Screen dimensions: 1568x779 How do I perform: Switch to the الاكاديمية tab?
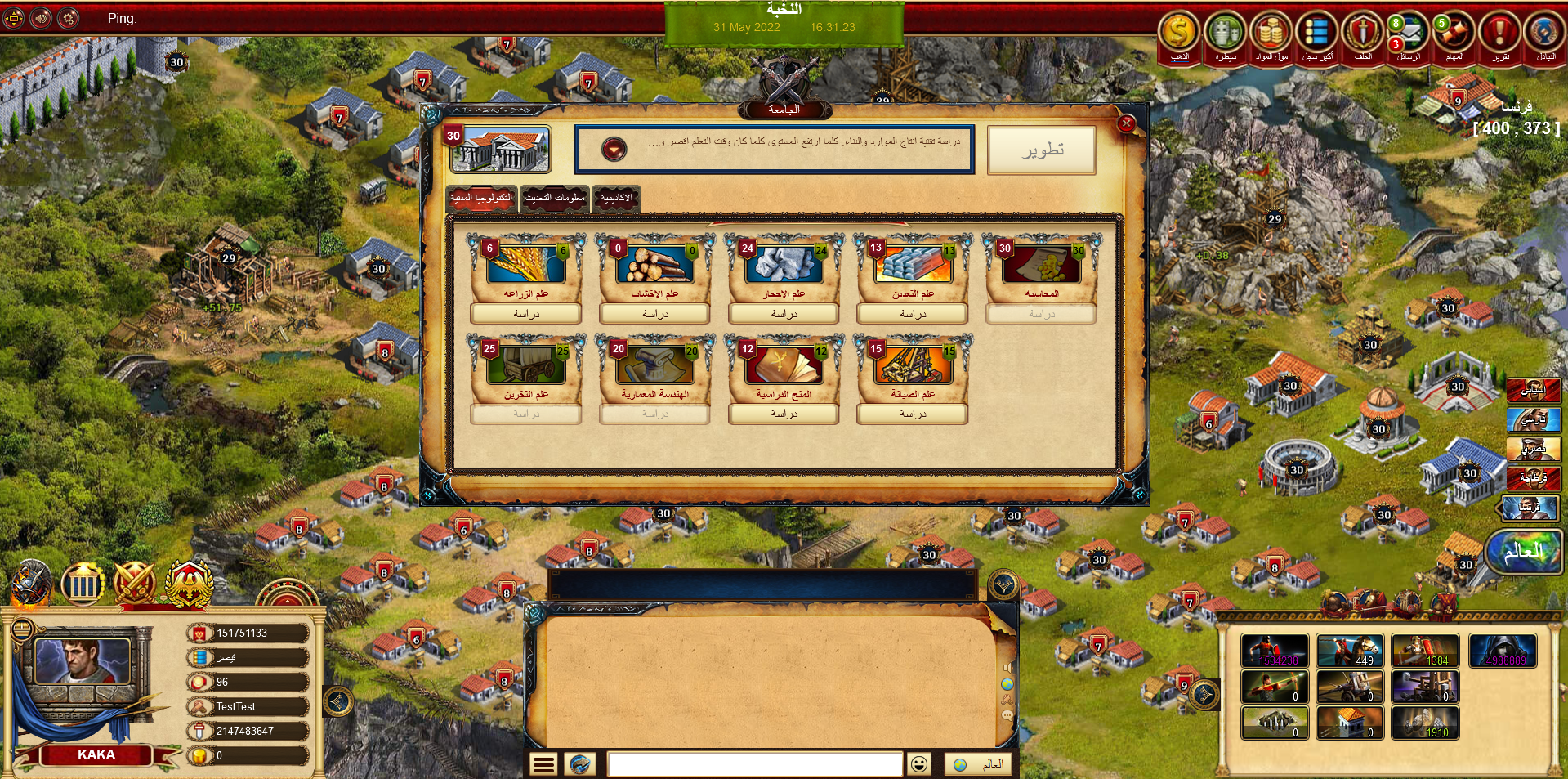point(616,198)
